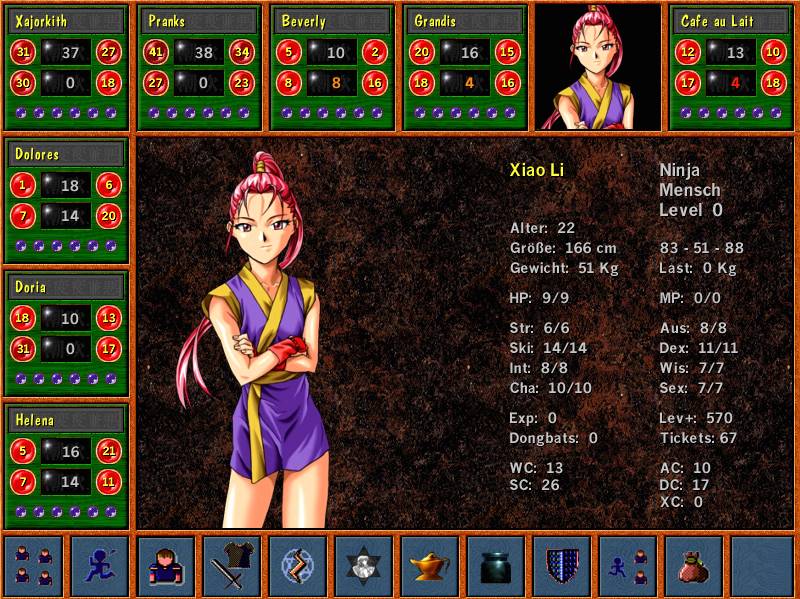Select Beverly's status panel
The image size is (800, 599).
pos(331,66)
